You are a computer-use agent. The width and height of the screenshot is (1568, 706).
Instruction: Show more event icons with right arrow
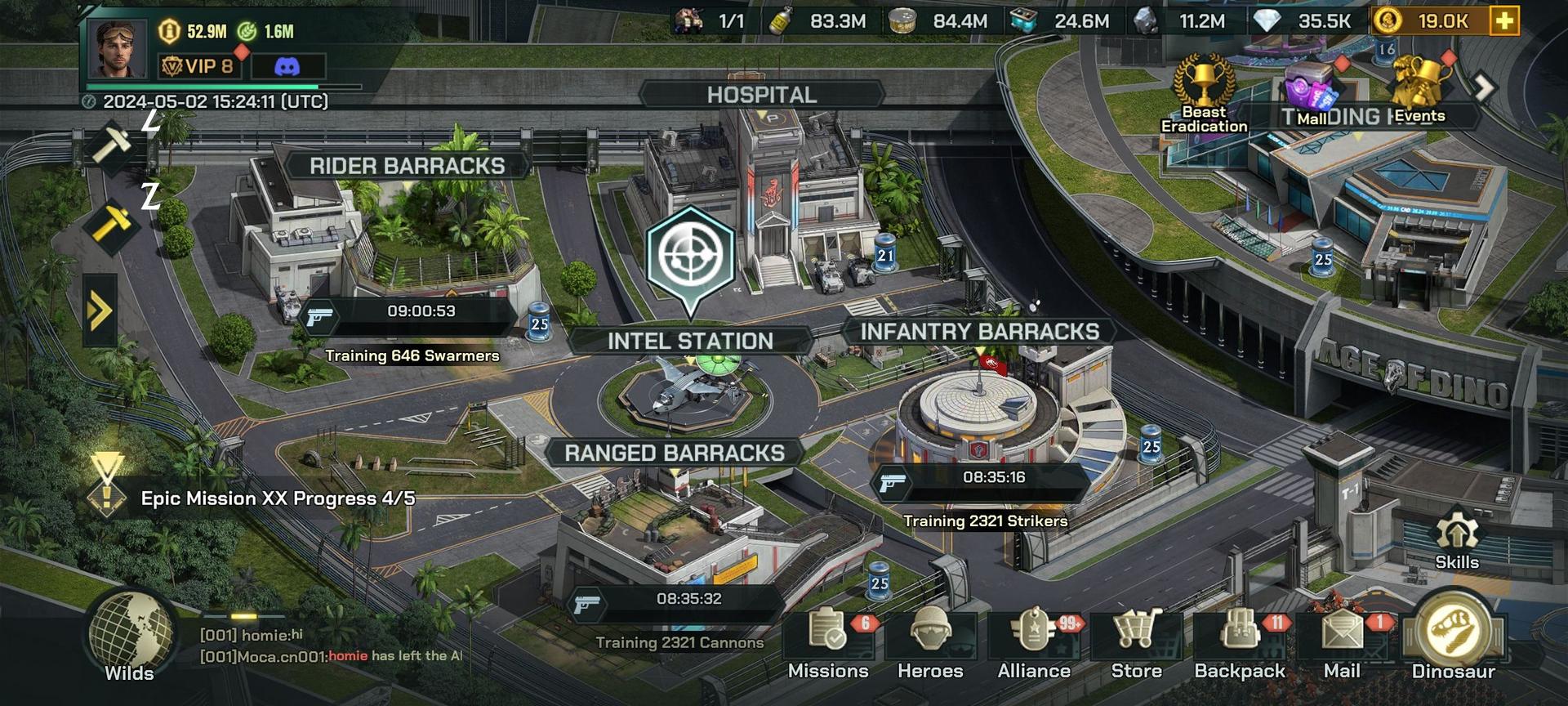tap(1484, 87)
